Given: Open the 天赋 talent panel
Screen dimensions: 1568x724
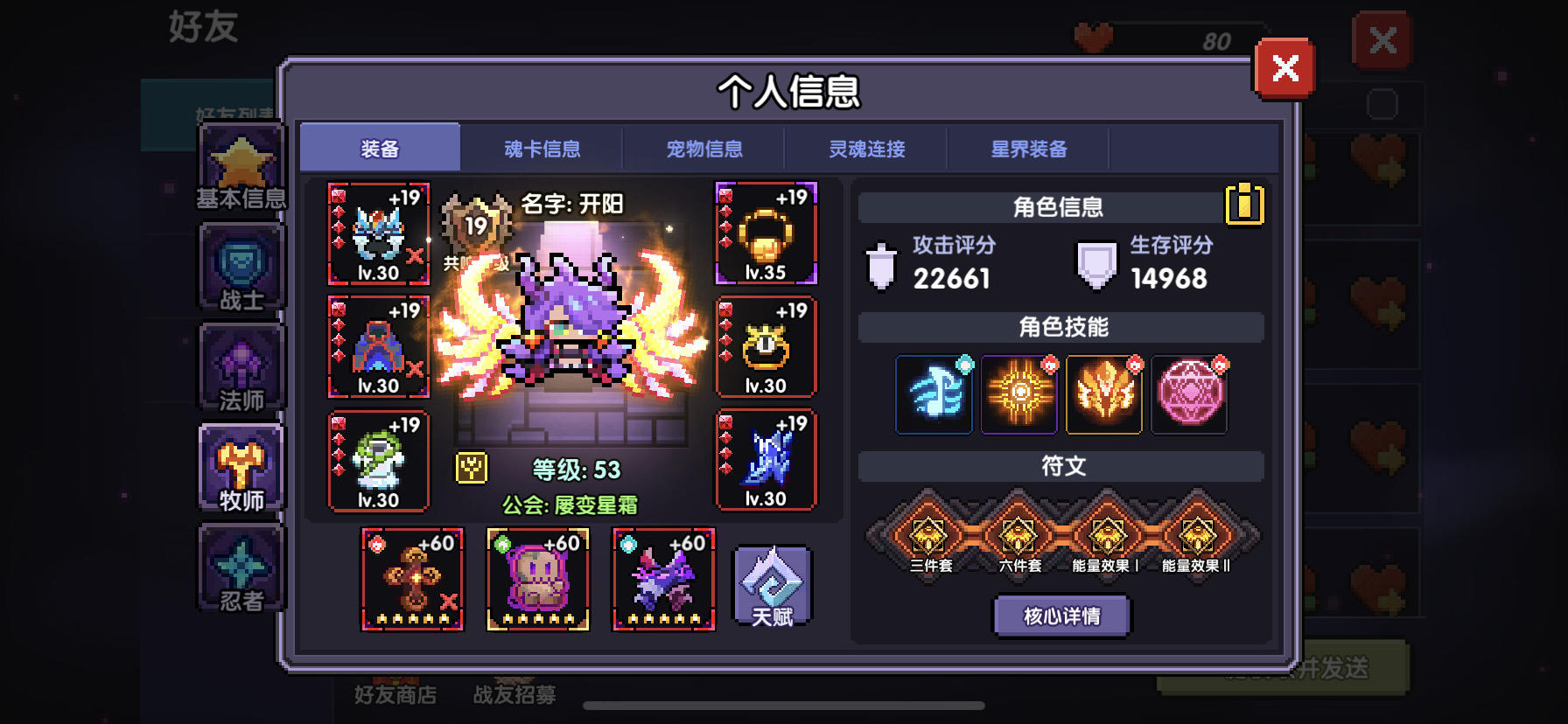Looking at the screenshot, I should click(x=771, y=586).
